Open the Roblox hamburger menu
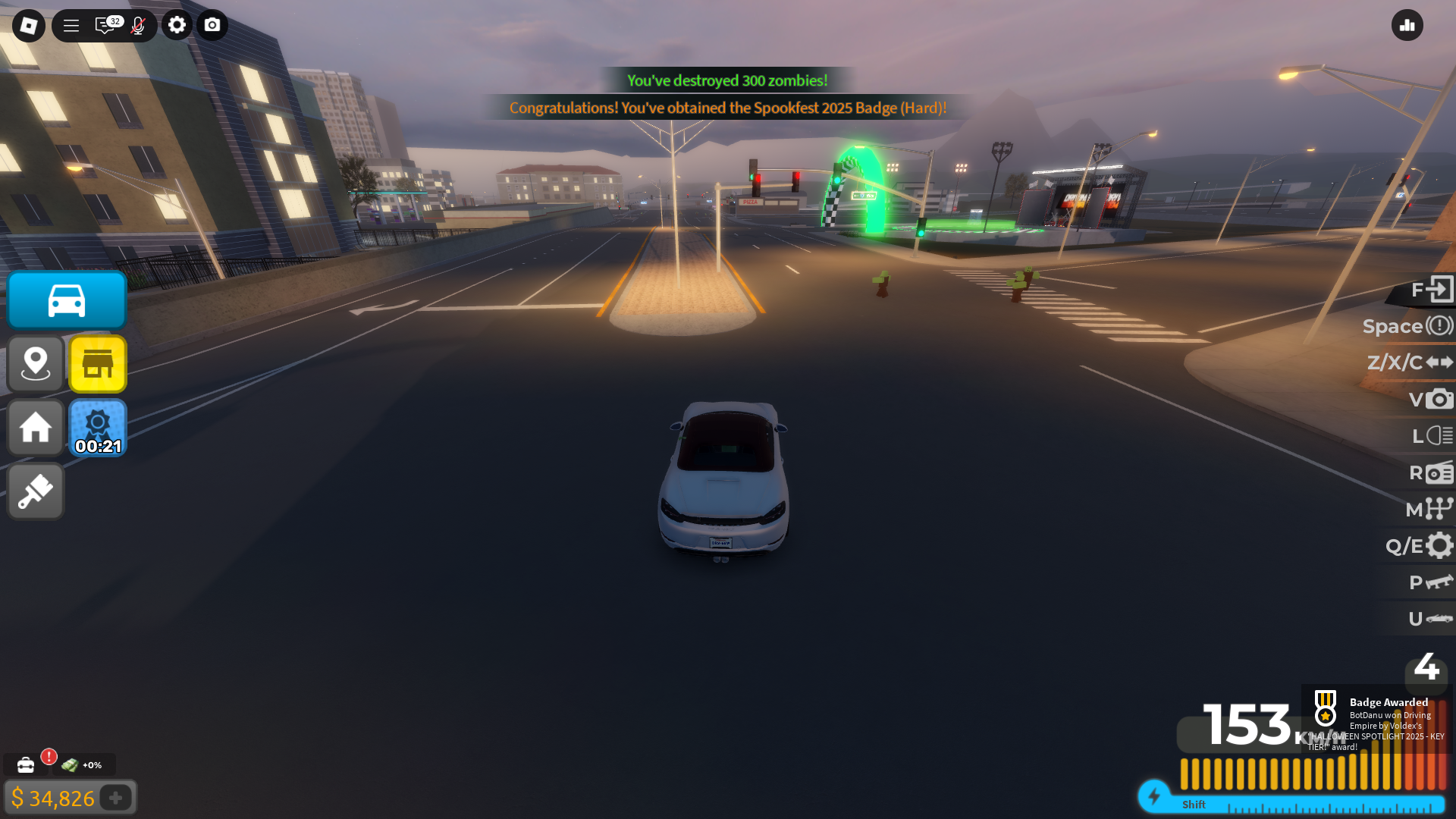The width and height of the screenshot is (1456, 819). (71, 25)
